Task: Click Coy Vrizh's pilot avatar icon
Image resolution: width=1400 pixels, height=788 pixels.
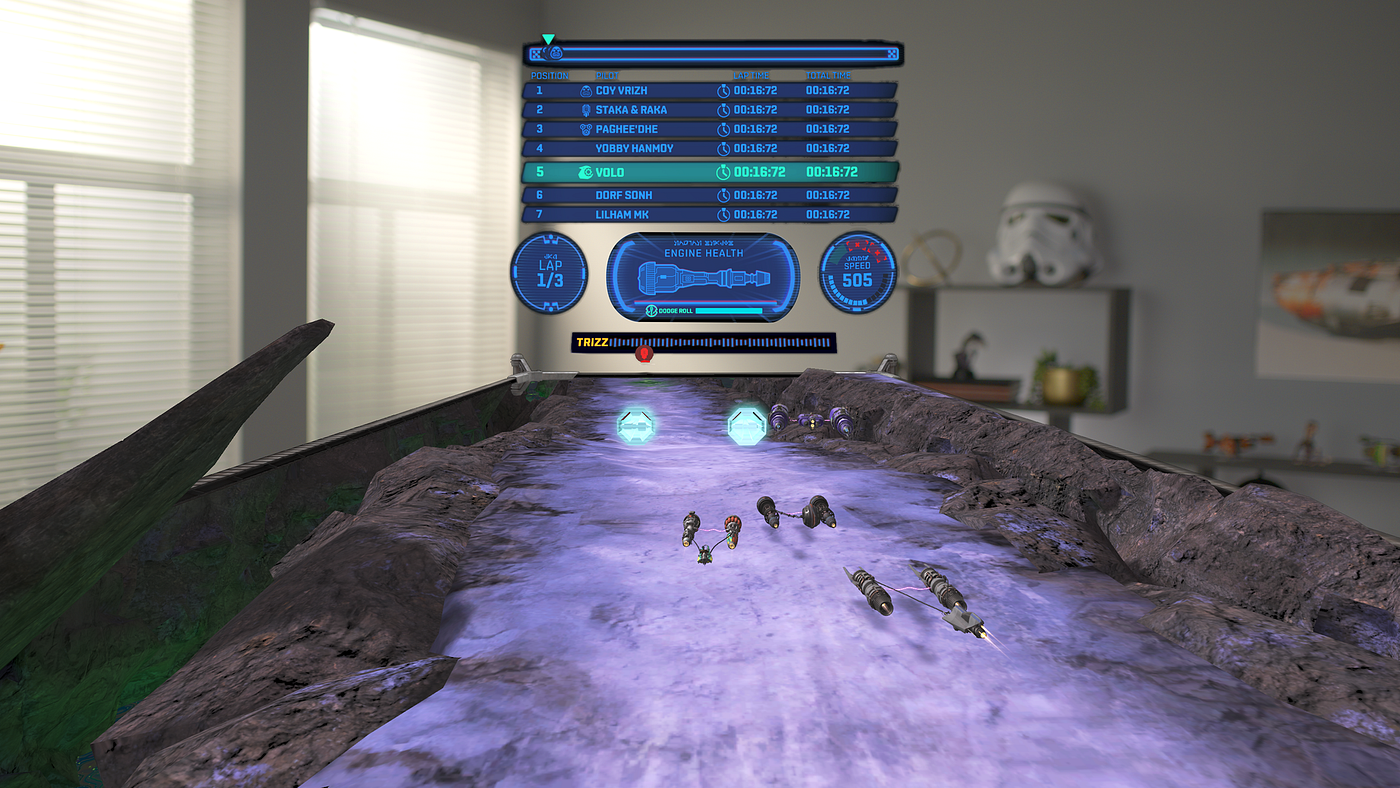Action: tap(584, 90)
